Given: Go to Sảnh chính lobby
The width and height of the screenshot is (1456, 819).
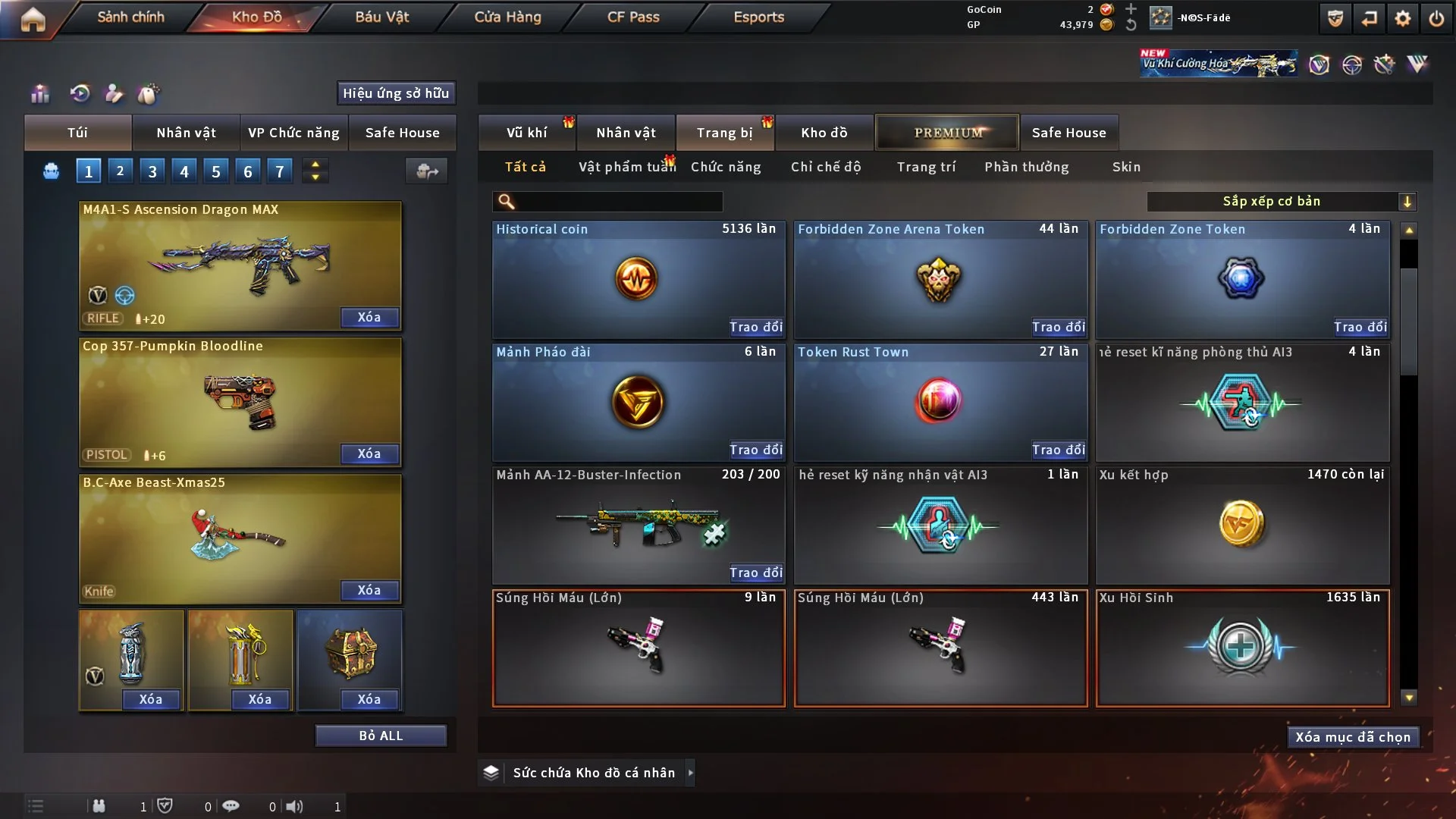Looking at the screenshot, I should 130,17.
